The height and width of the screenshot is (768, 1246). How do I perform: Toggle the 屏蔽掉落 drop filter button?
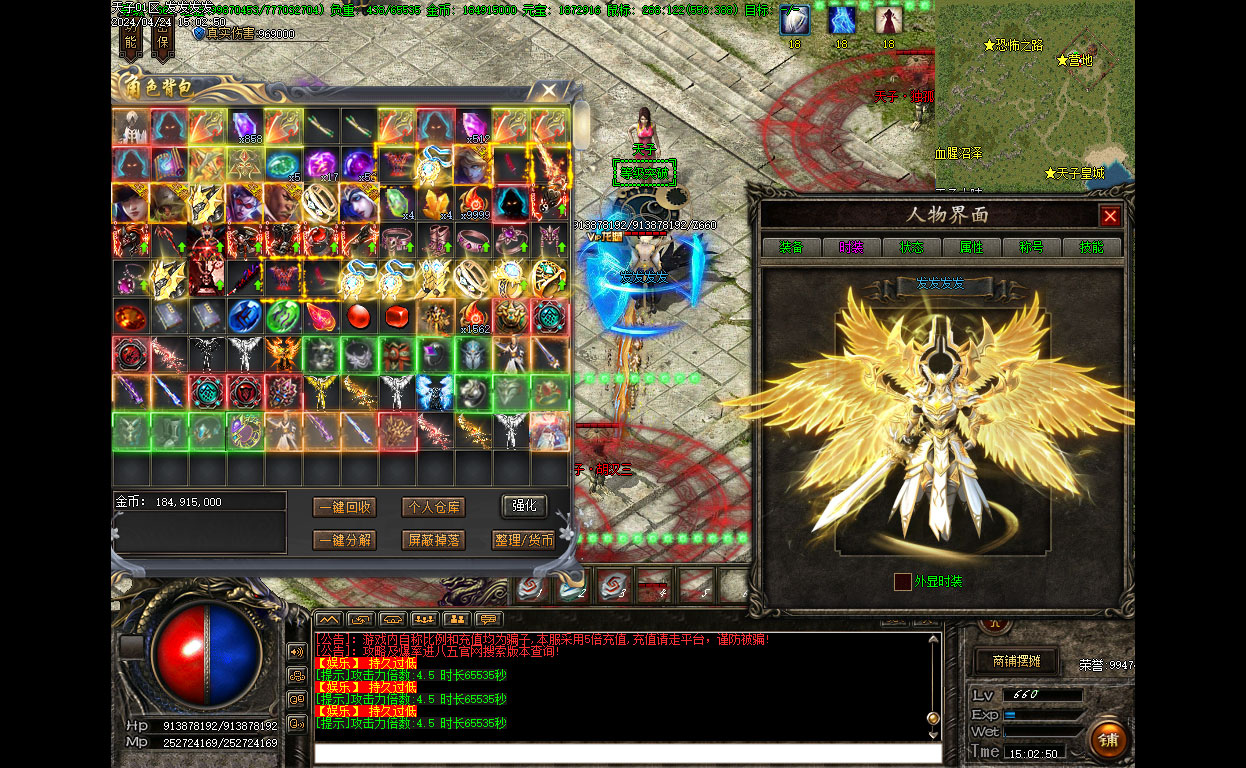click(x=433, y=540)
